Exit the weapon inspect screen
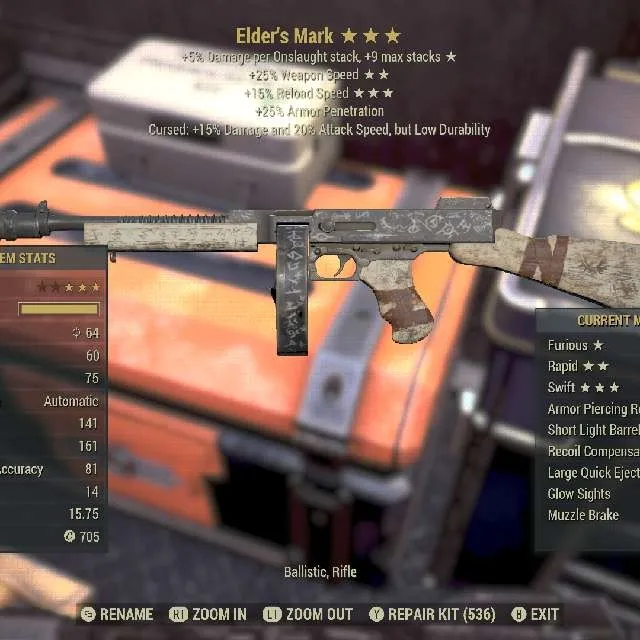This screenshot has width=640, height=640. (x=535, y=614)
